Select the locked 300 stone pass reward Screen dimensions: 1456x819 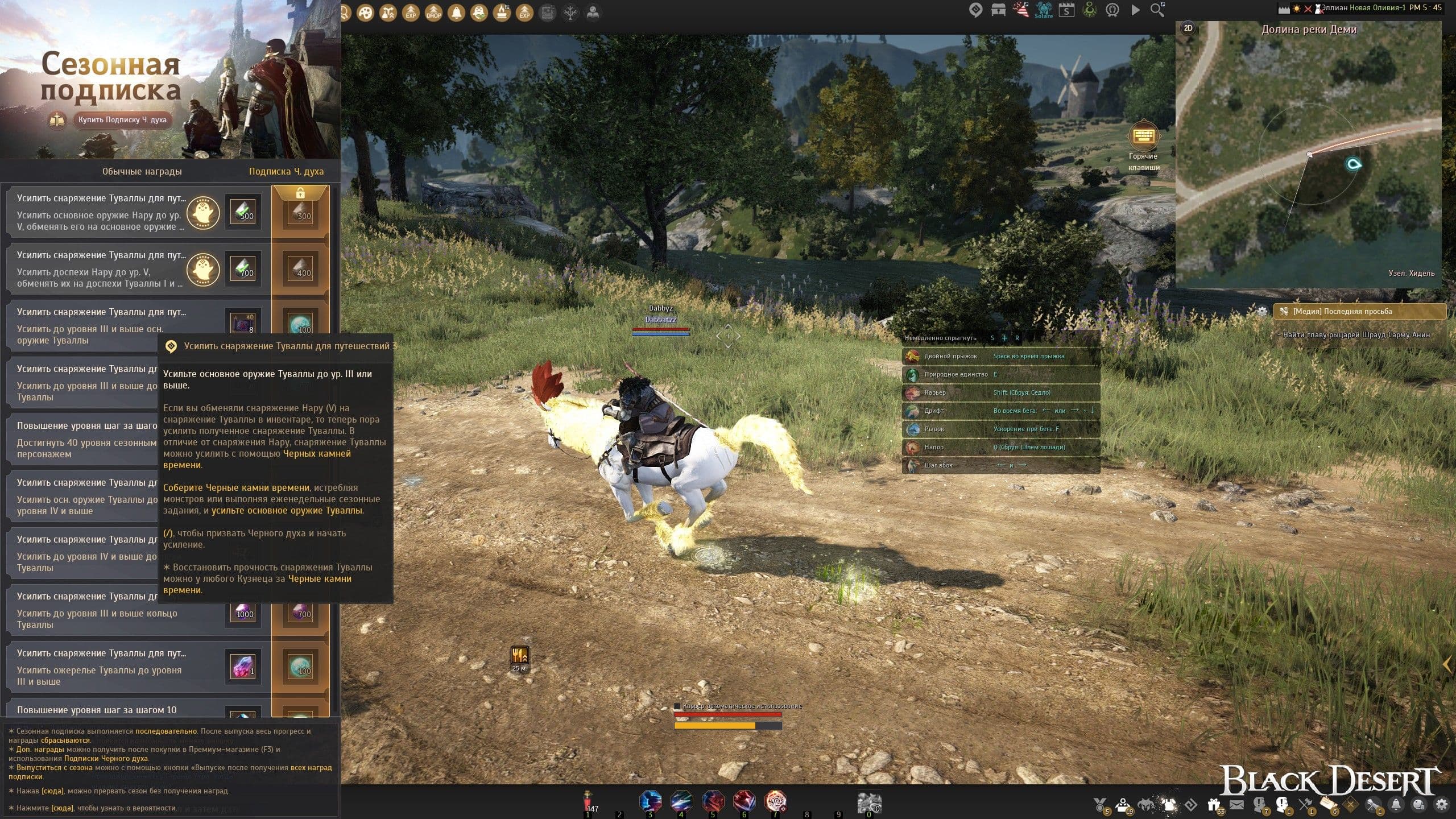(301, 212)
